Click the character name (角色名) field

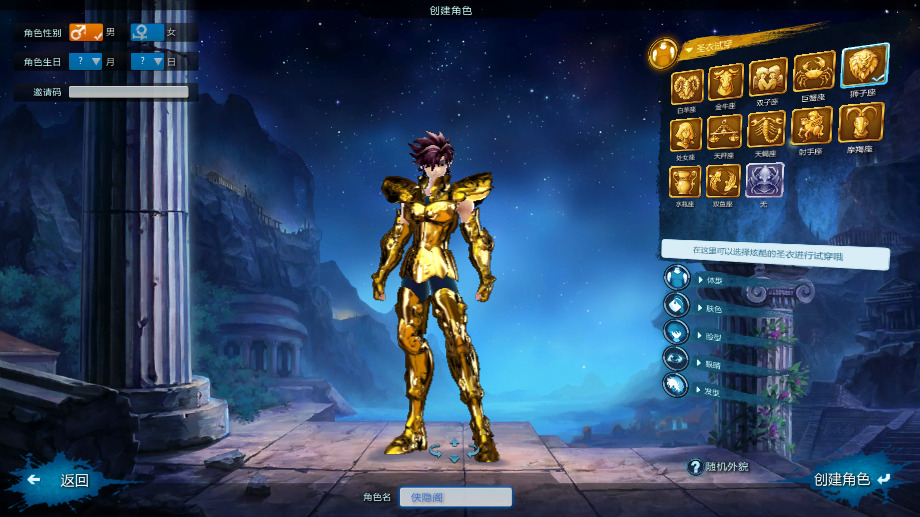[455, 497]
